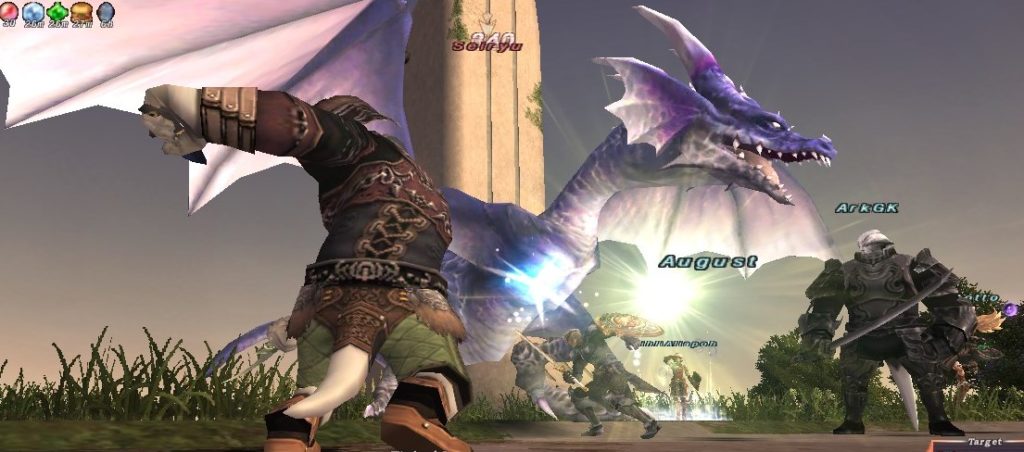Screen dimensions: 1024x452
Task: Click the dark grey-blue orb status icon
Action: coord(106,11)
